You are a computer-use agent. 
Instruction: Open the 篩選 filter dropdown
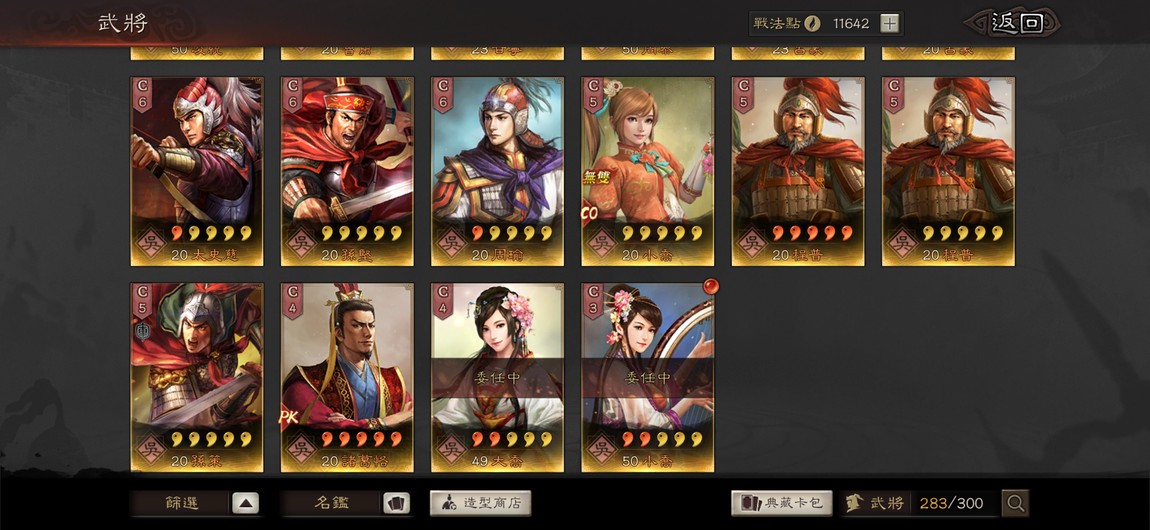196,503
